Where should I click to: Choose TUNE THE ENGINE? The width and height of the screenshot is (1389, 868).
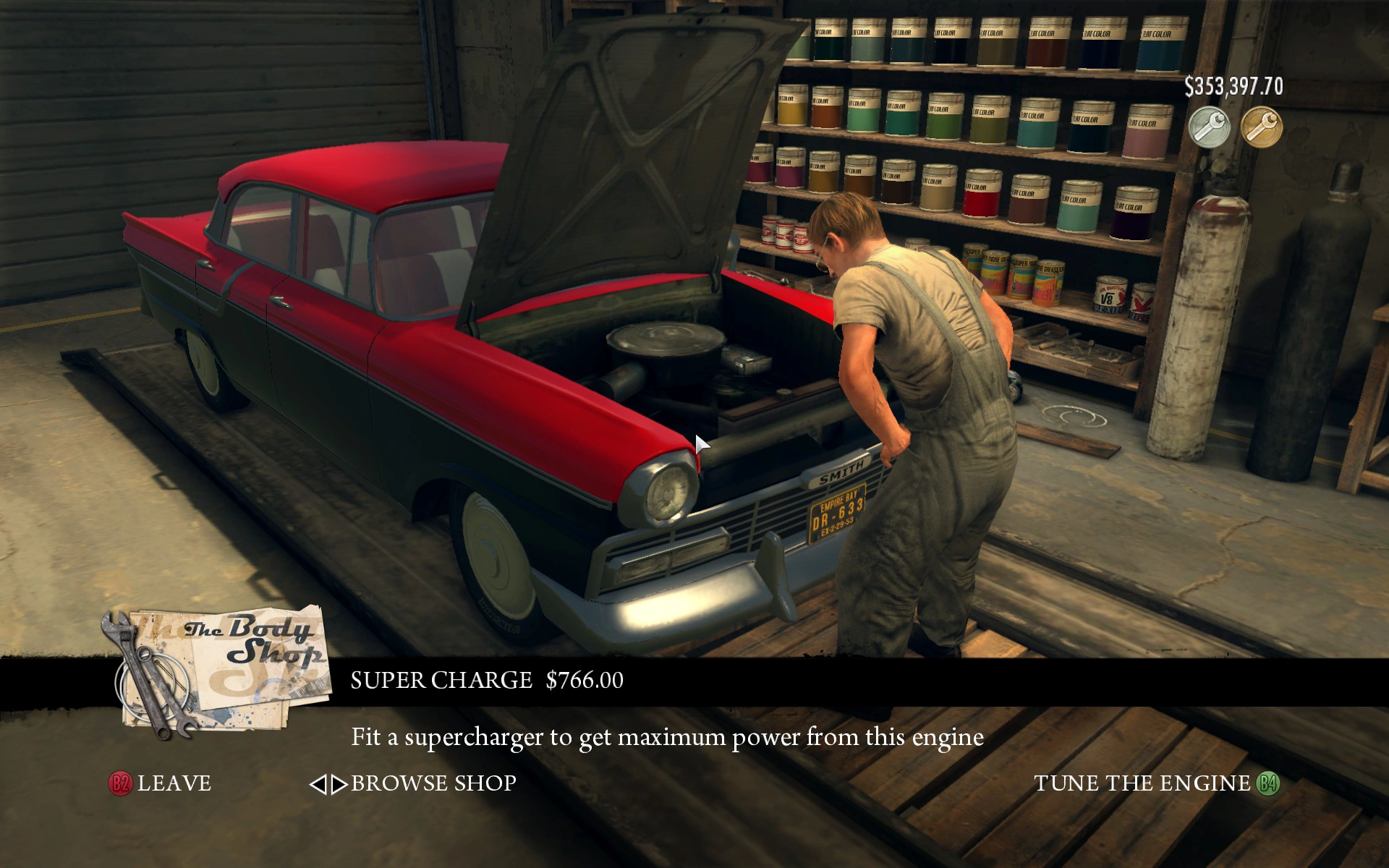pyautogui.click(x=1143, y=783)
